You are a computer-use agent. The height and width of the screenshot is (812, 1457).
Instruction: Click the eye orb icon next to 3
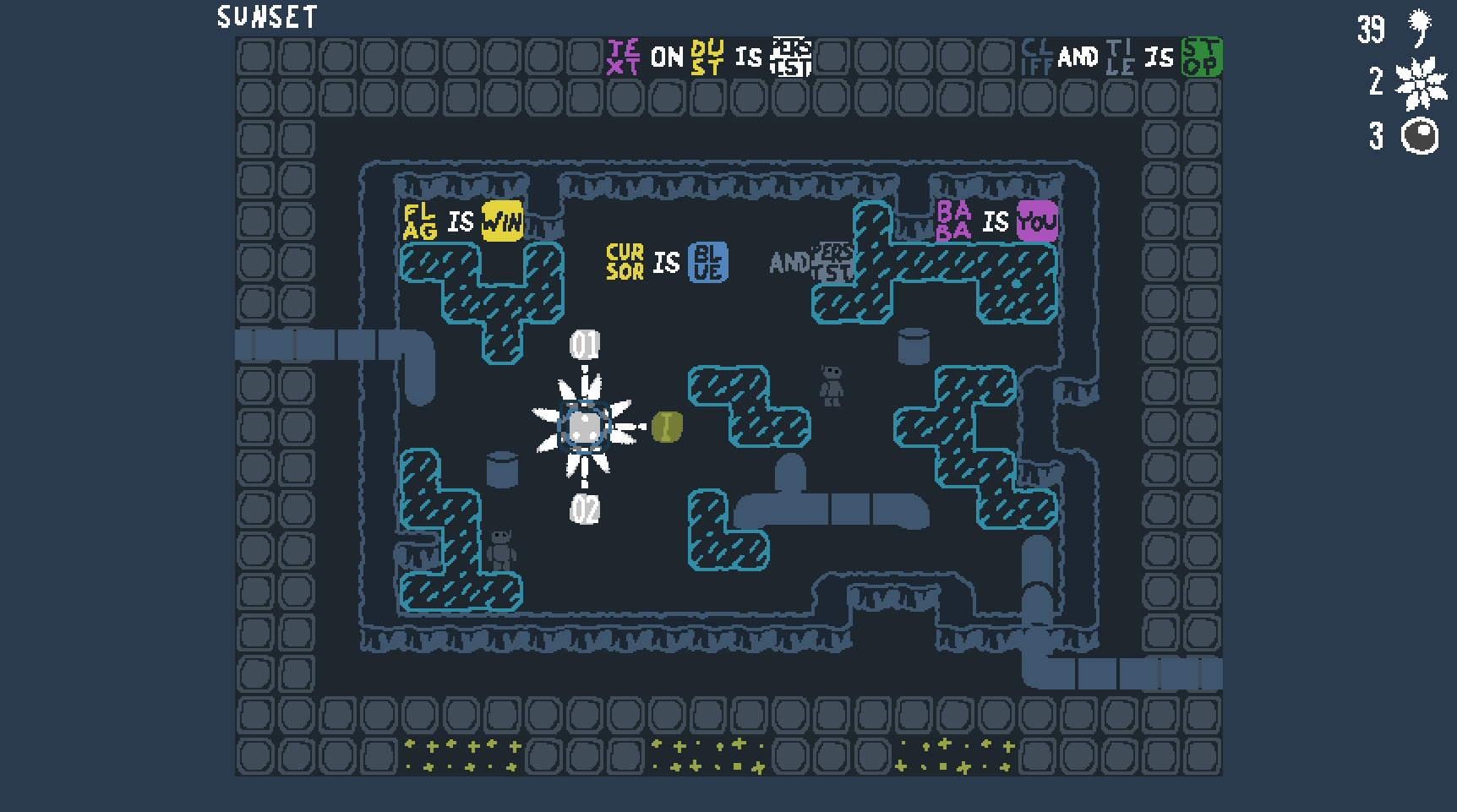(x=1420, y=135)
